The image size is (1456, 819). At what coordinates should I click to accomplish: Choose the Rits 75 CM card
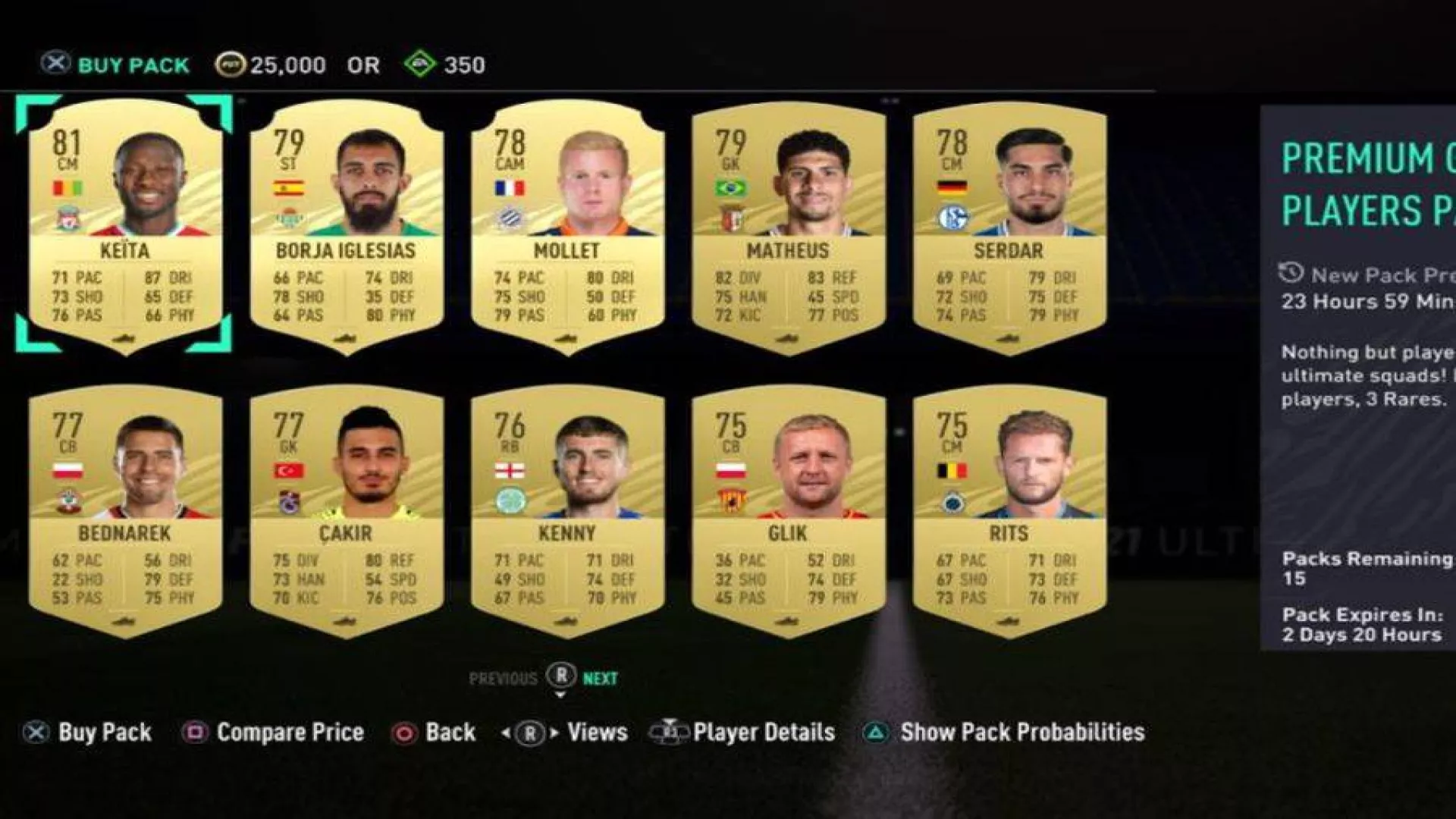pos(1009,510)
